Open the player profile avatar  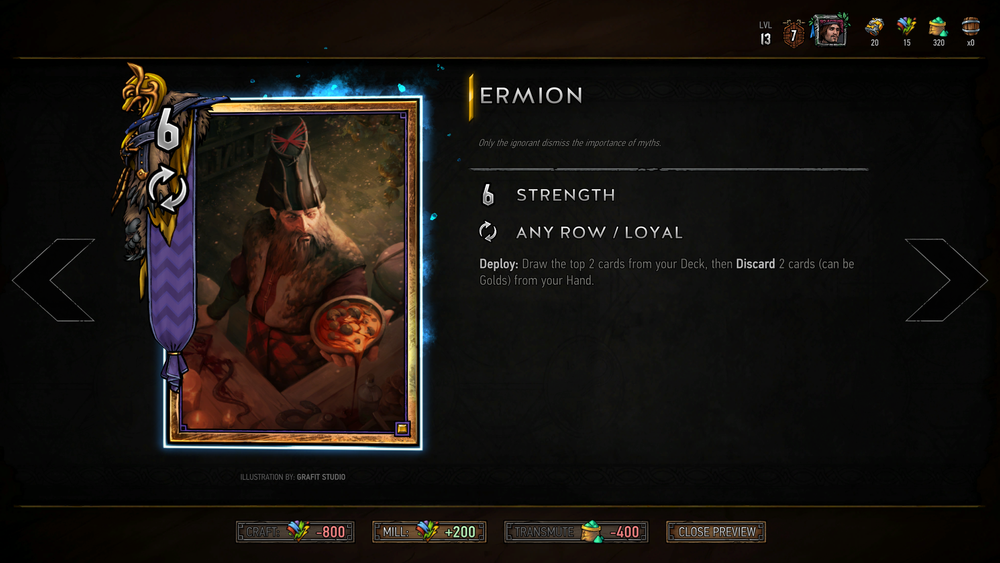click(x=828, y=31)
